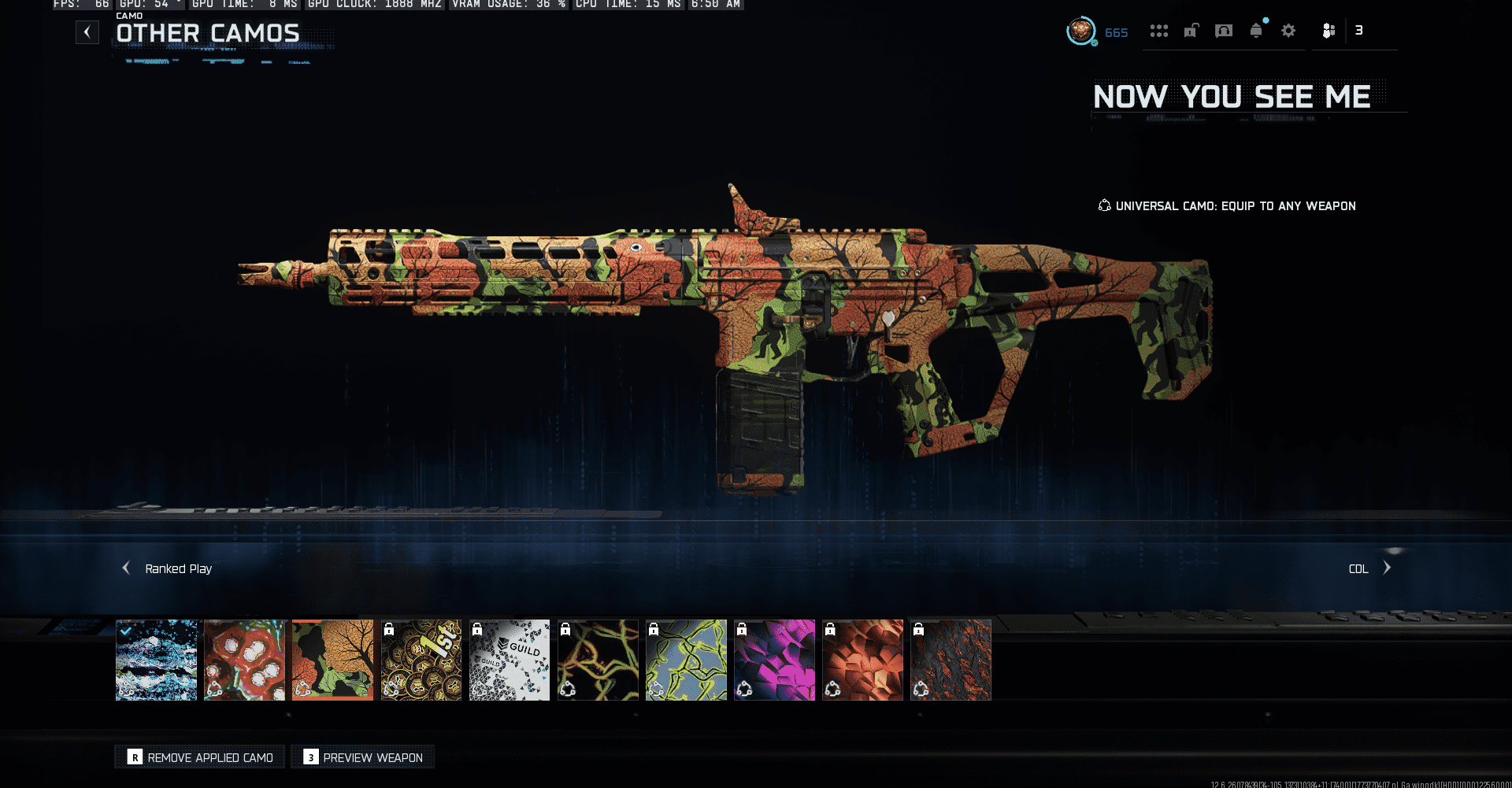Pick the locked gold coins 1st camo
Image resolution: width=1512 pixels, height=788 pixels.
click(x=421, y=660)
